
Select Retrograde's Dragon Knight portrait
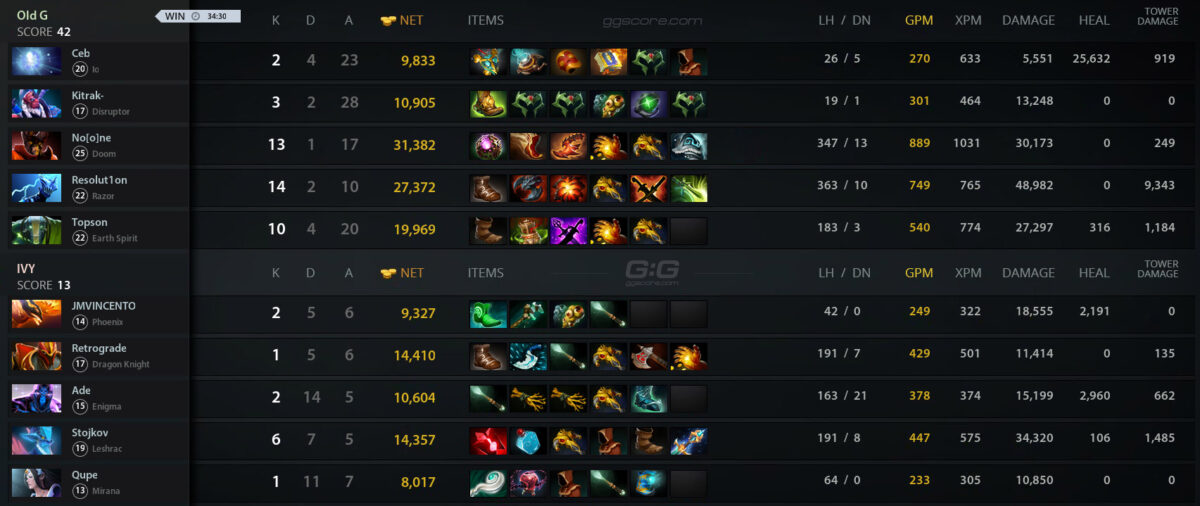36,356
